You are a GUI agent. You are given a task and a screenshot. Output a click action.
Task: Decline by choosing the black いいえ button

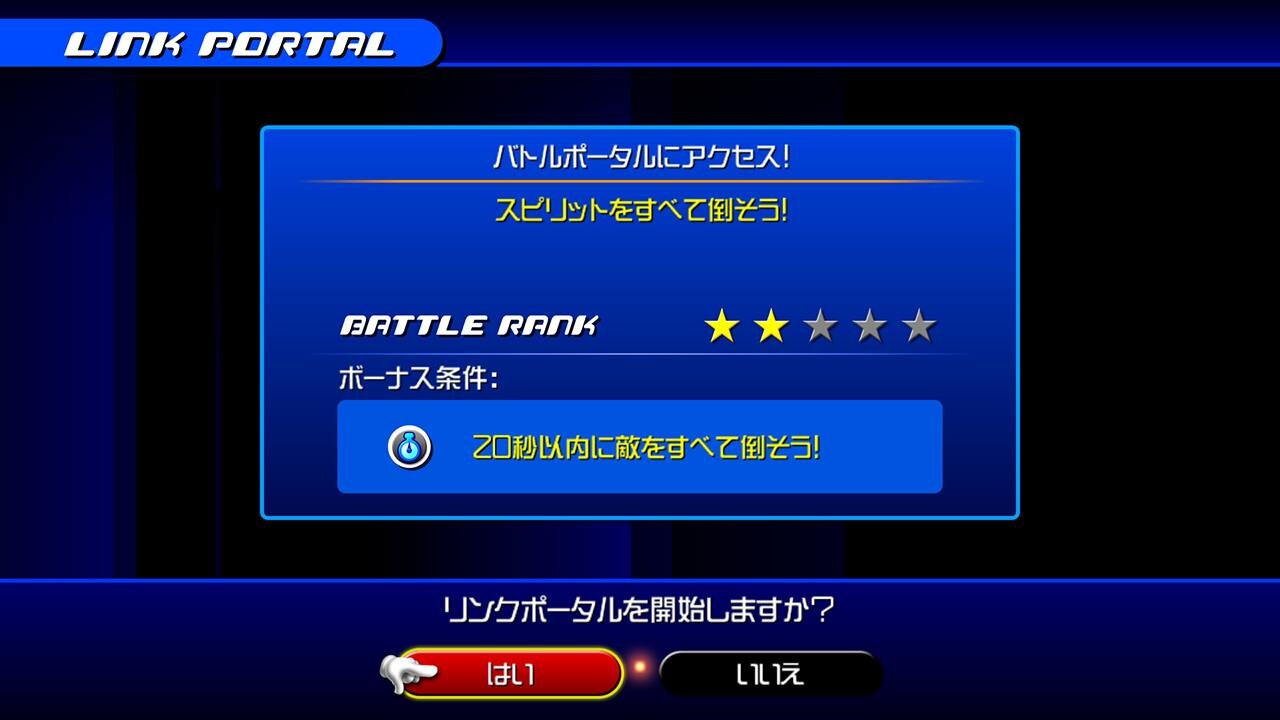coord(770,673)
